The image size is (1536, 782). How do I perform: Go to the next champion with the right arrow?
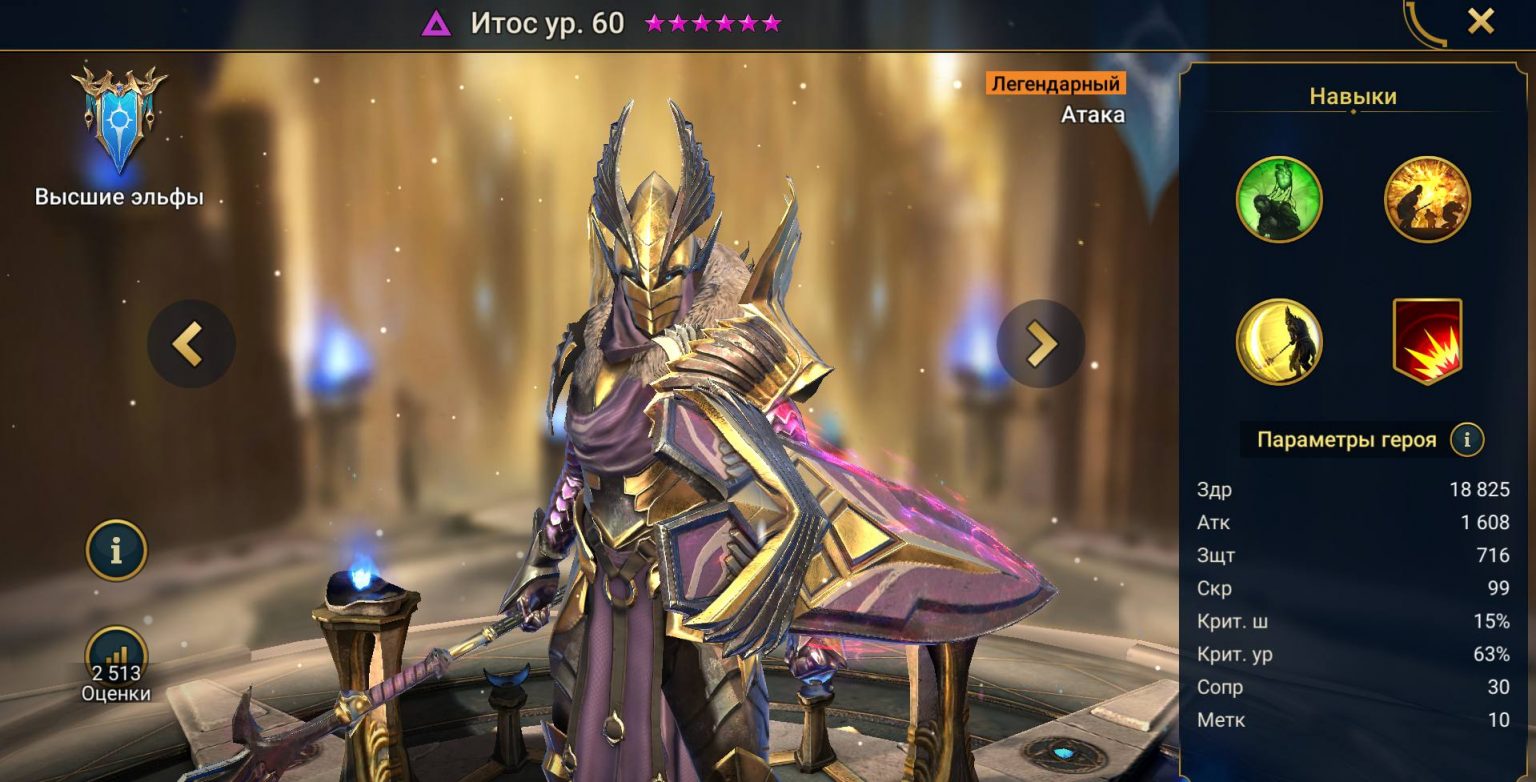point(1040,344)
